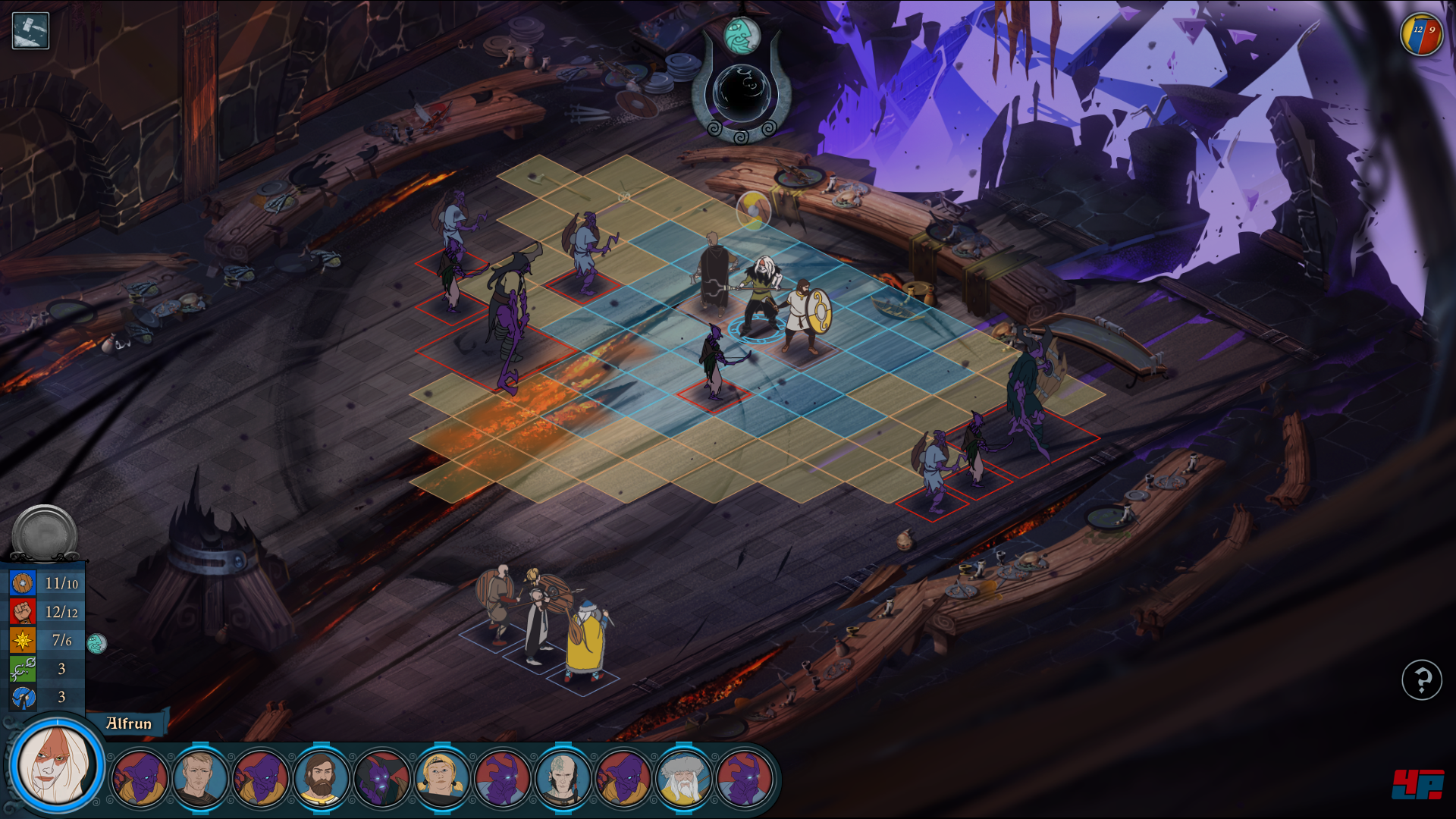The width and height of the screenshot is (1456, 819).
Task: Pick the blonde braided woman's turn portrait
Action: coord(441,778)
